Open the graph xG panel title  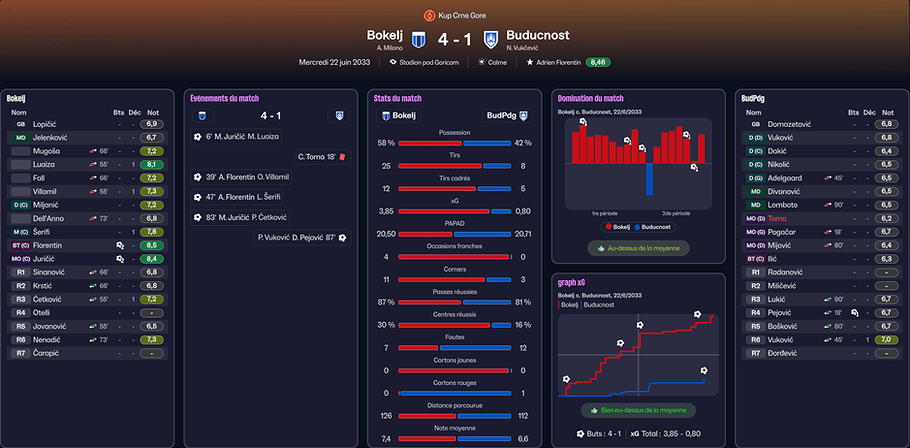click(574, 282)
